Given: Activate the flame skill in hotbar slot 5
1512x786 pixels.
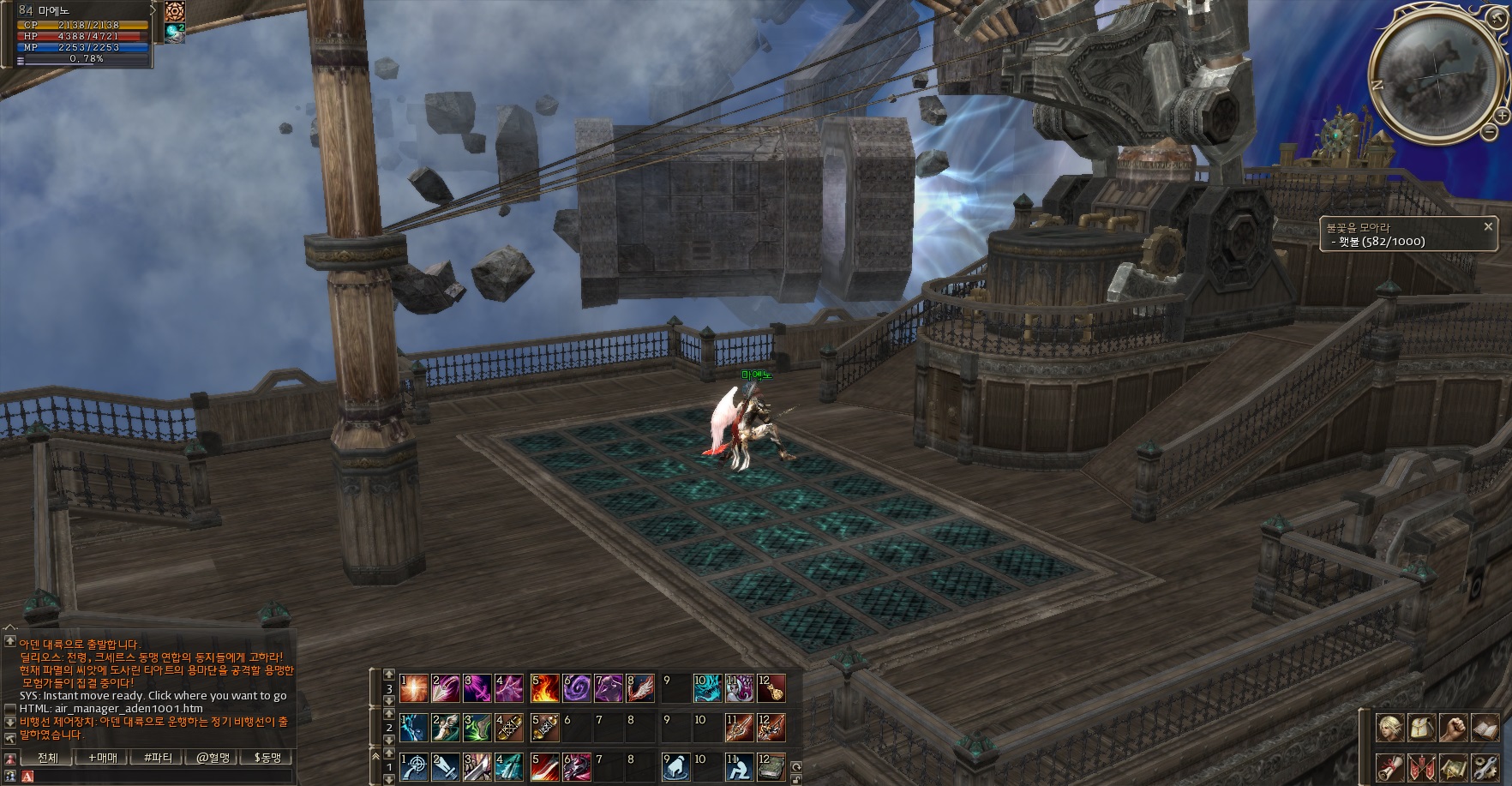Looking at the screenshot, I should coord(544,688).
